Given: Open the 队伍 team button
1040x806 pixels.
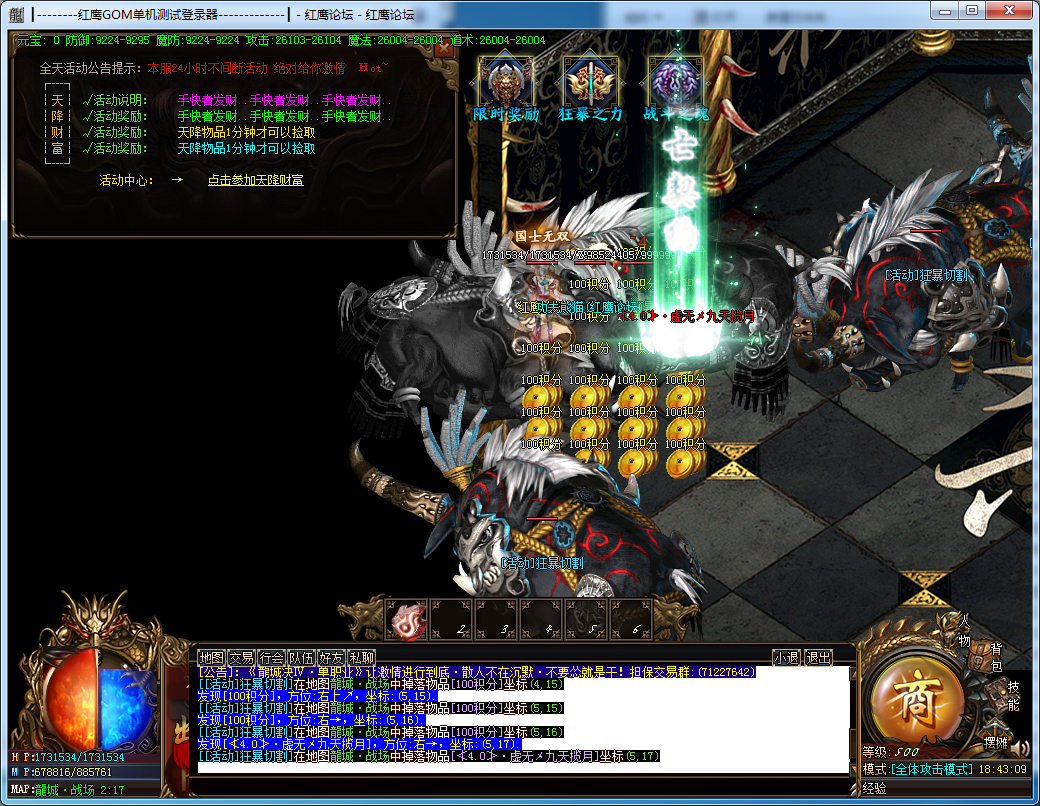Looking at the screenshot, I should (x=302, y=658).
